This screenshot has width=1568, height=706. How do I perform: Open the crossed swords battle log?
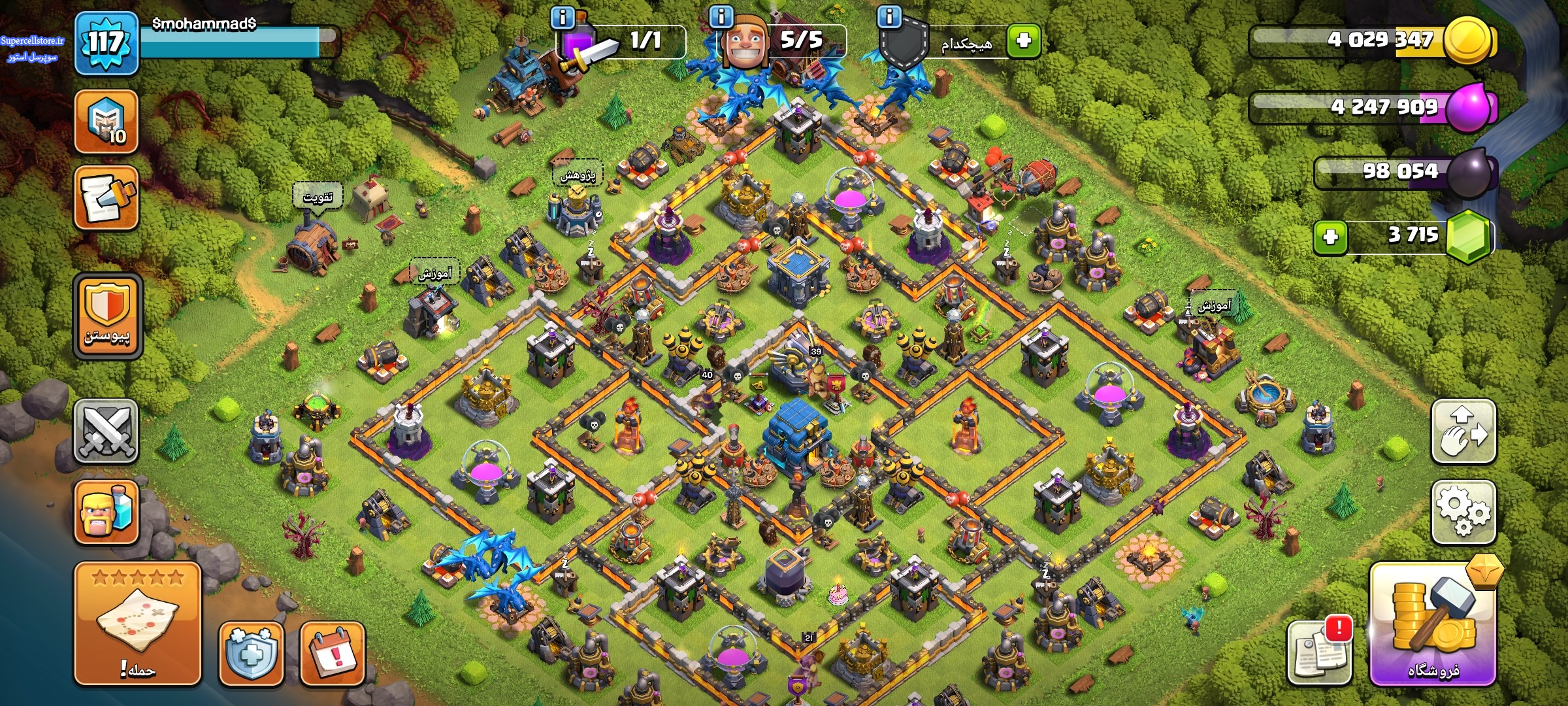tap(106, 431)
